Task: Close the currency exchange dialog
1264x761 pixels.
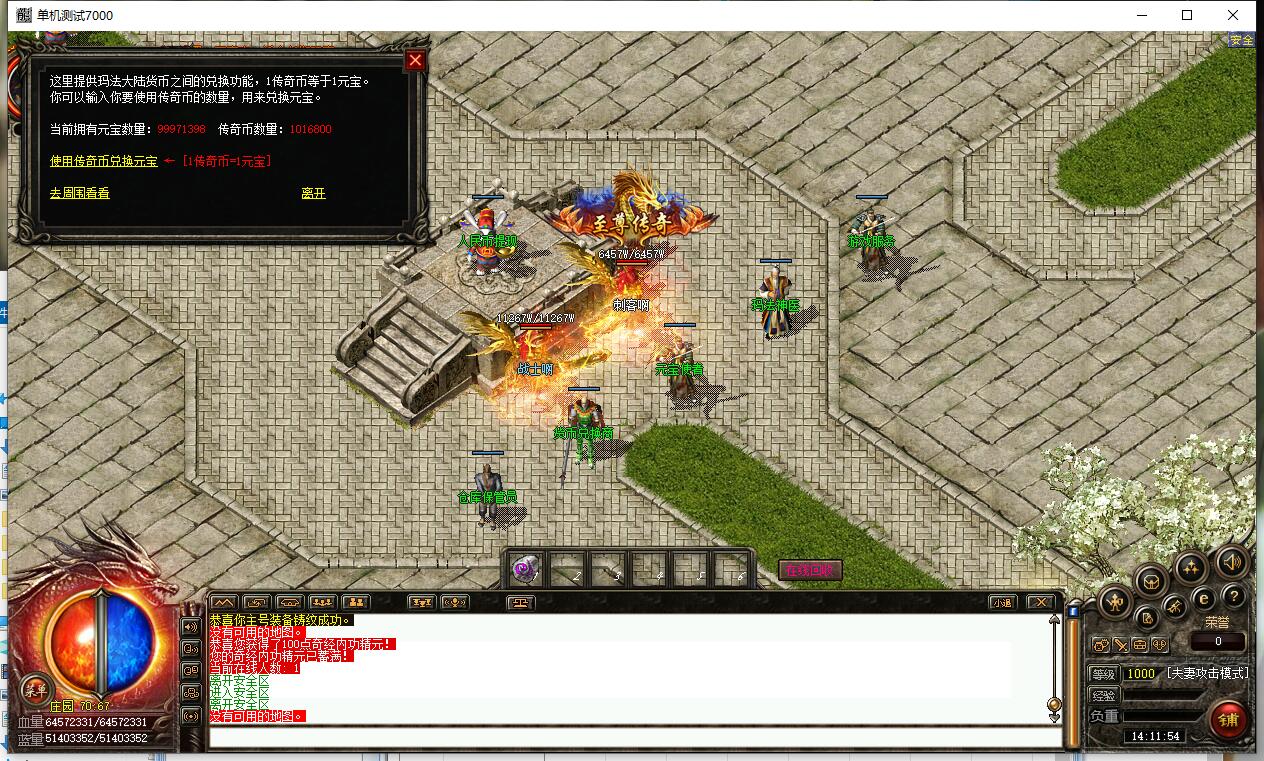Action: pyautogui.click(x=415, y=60)
